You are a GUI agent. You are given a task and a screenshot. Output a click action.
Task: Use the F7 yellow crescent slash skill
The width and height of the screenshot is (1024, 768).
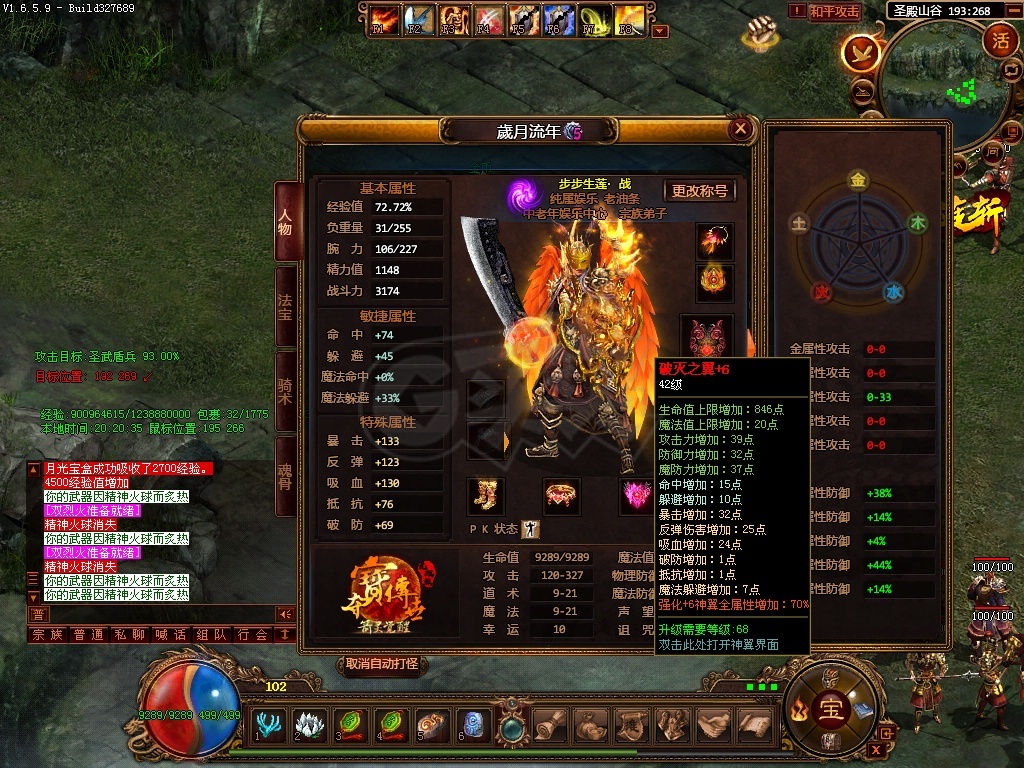(x=595, y=19)
